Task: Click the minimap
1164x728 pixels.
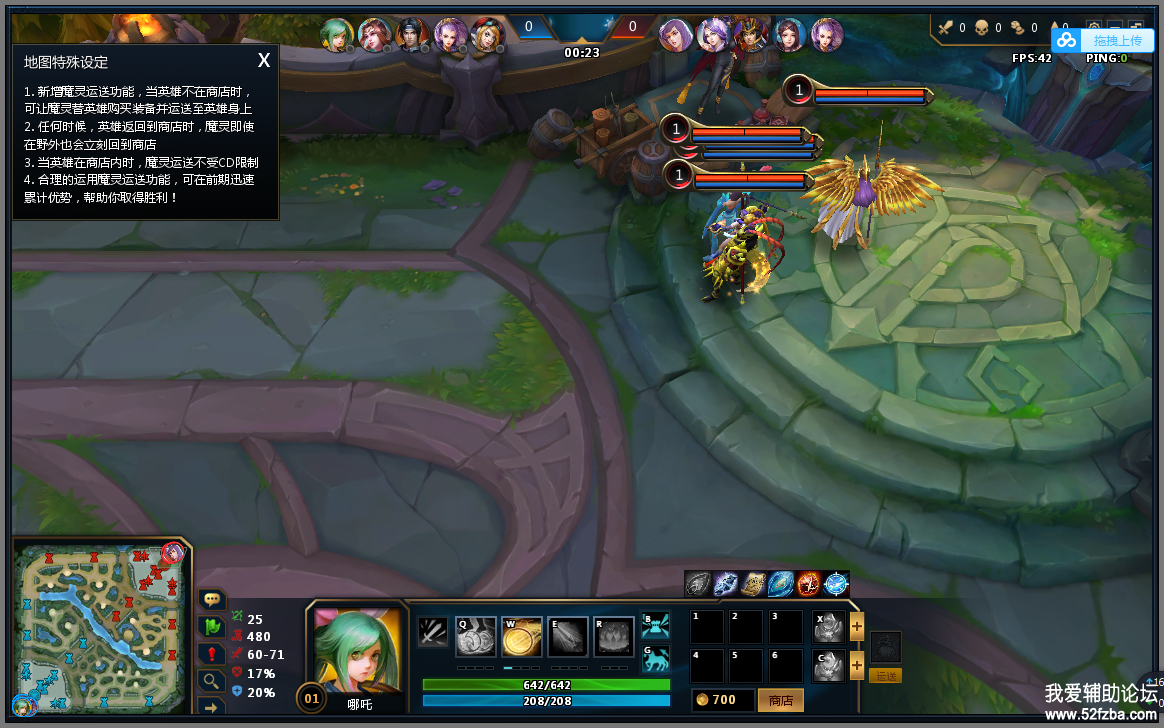Action: tap(102, 627)
